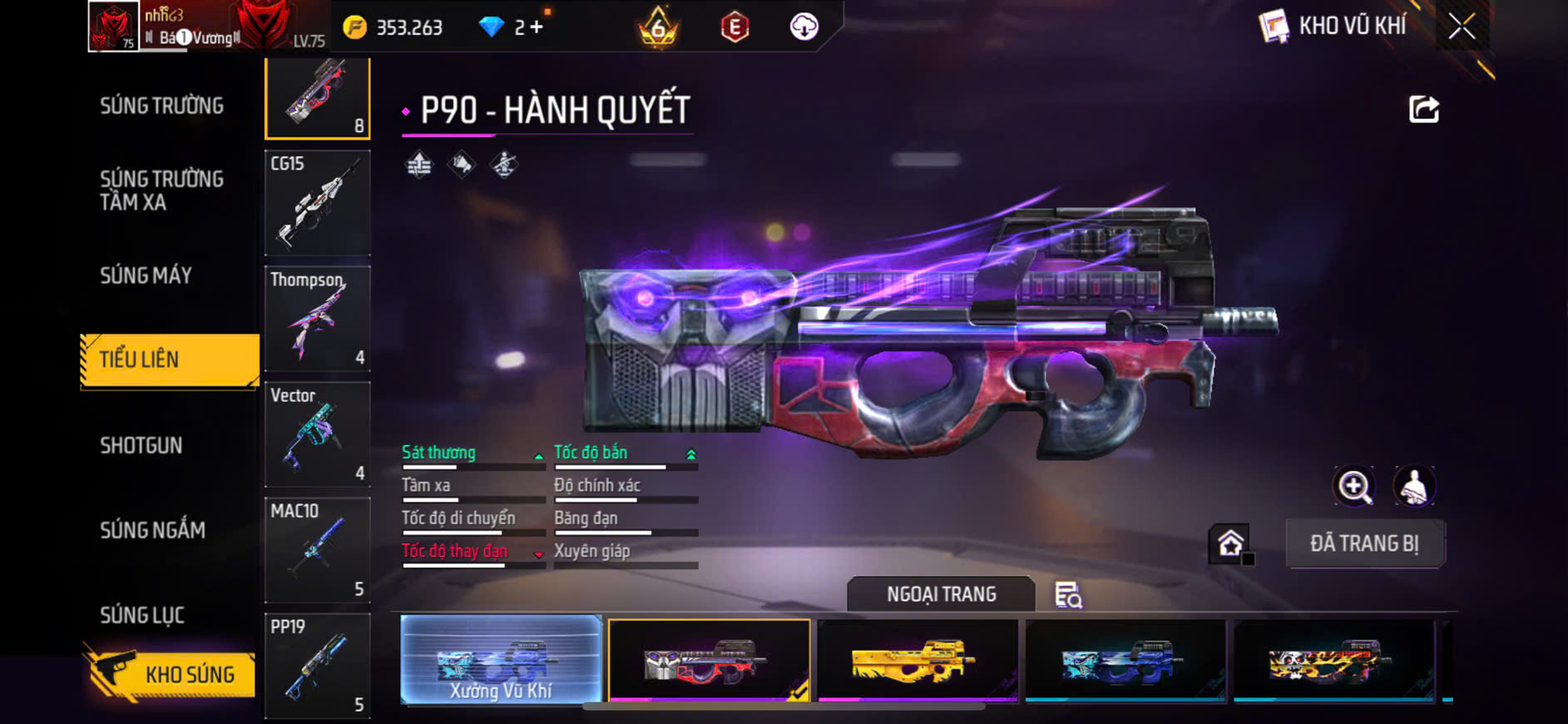Share the P90 skin using share icon
The height and width of the screenshot is (724, 1568).
click(1423, 109)
